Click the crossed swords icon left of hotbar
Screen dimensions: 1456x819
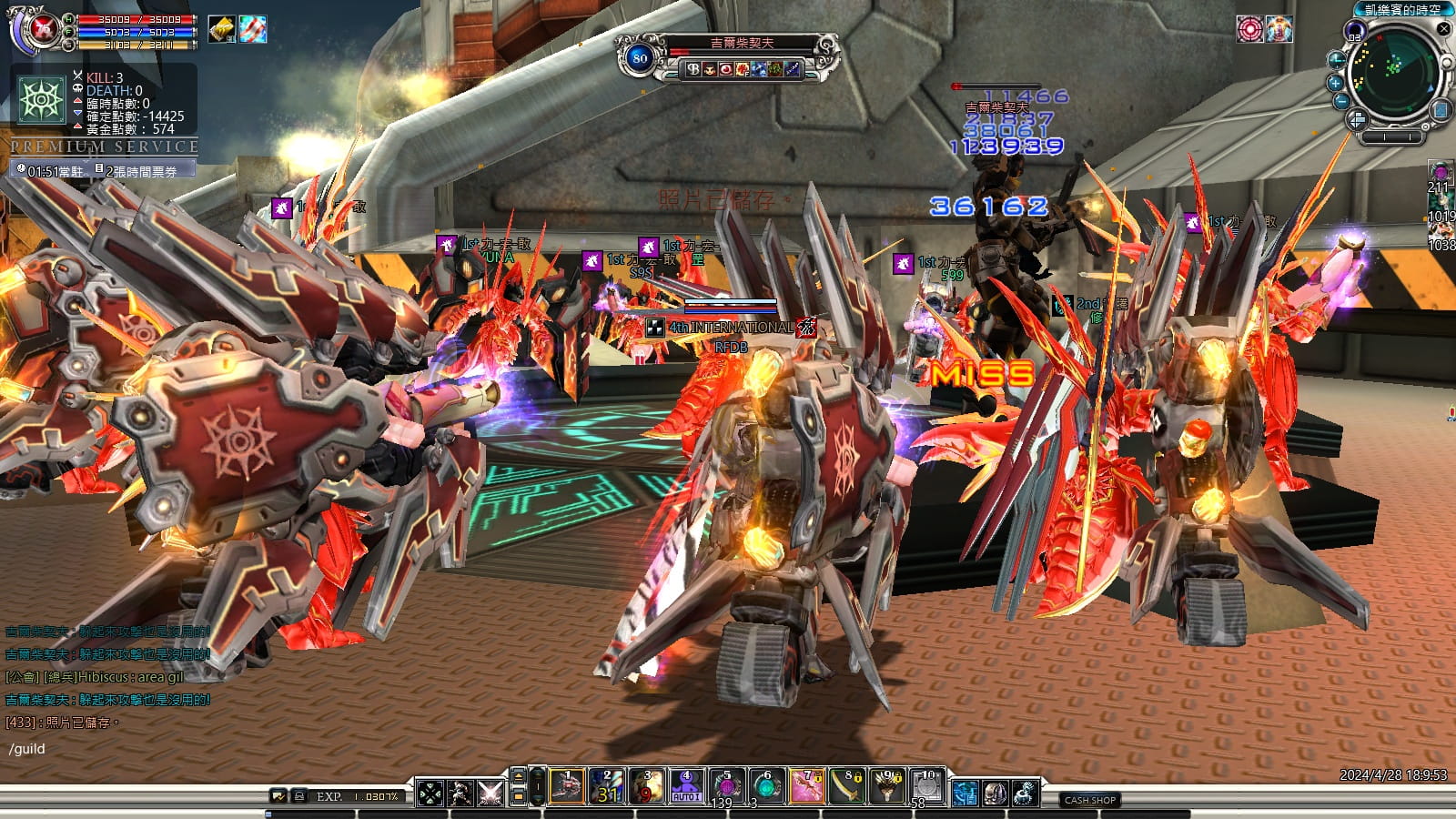coord(490,793)
